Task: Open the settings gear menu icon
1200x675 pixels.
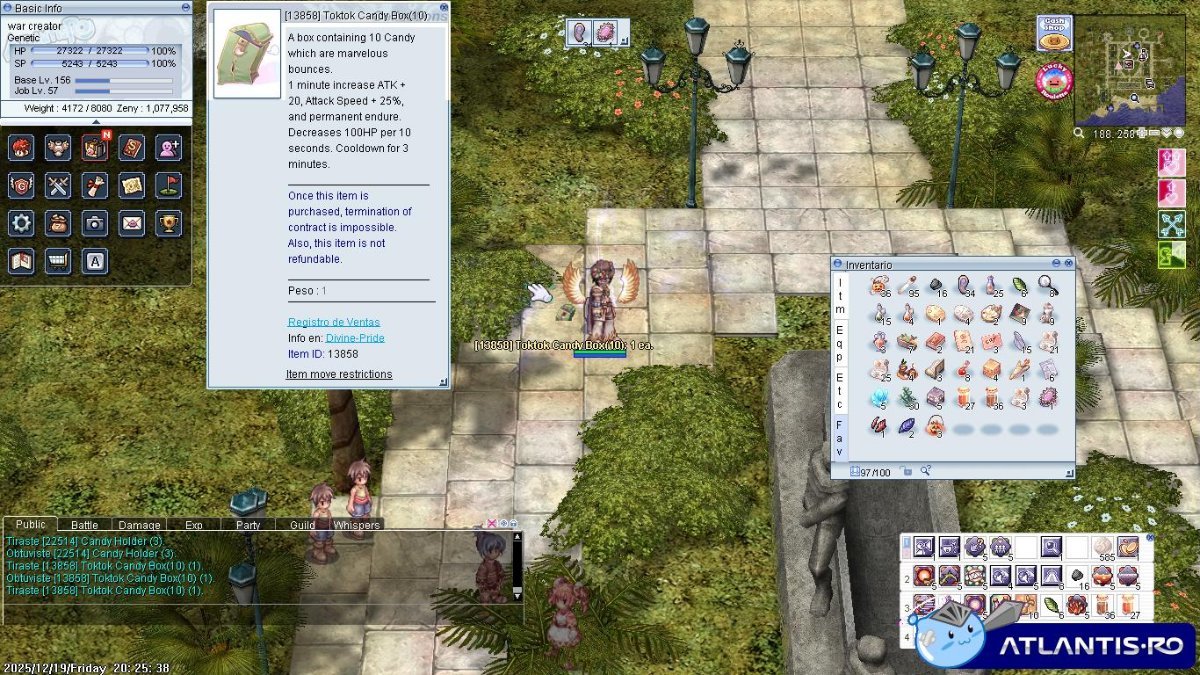Action: (x=21, y=222)
